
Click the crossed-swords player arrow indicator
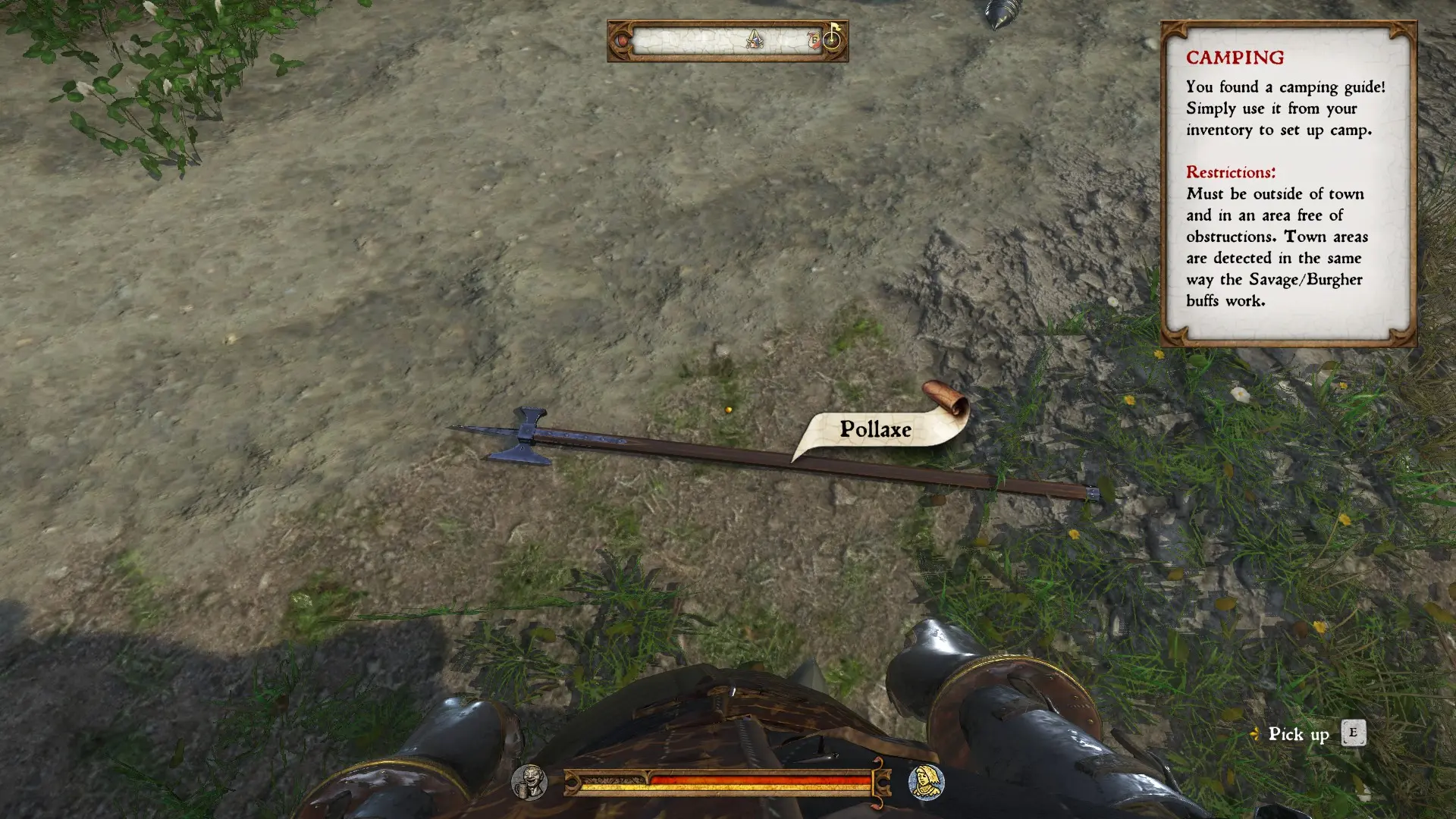click(x=755, y=40)
